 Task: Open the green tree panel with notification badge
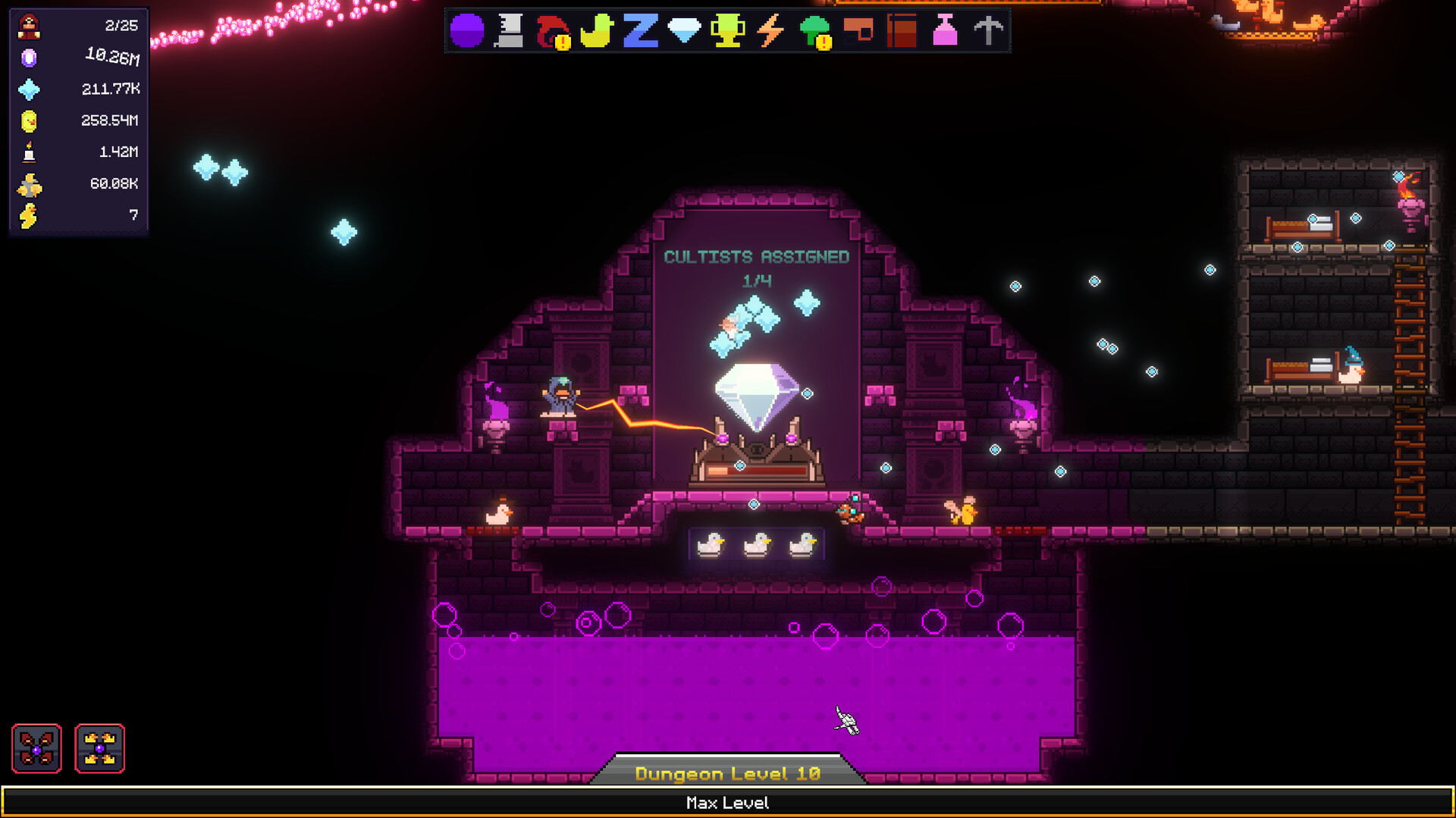(x=813, y=31)
